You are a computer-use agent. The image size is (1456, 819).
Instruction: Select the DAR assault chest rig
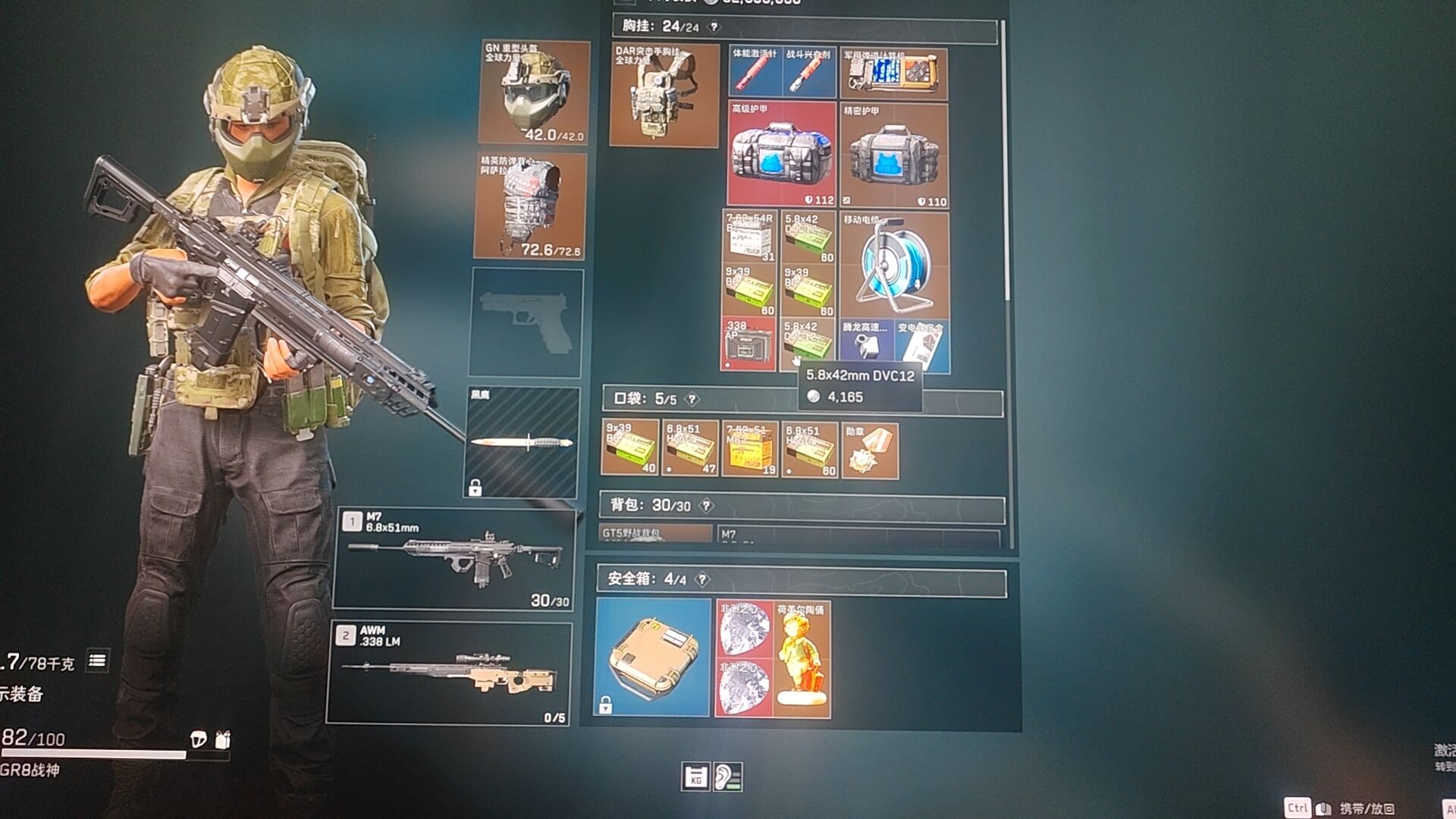click(664, 95)
